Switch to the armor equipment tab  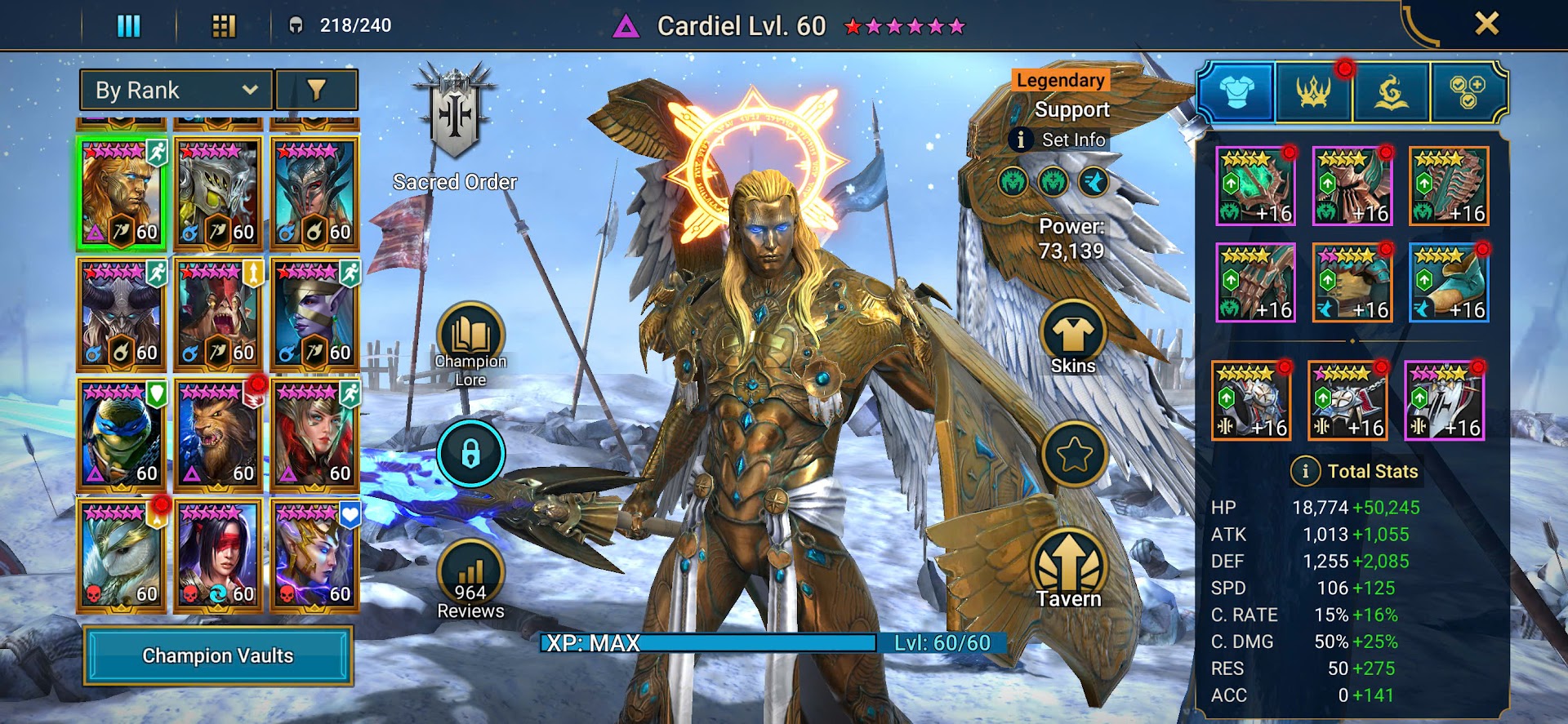tap(1236, 92)
